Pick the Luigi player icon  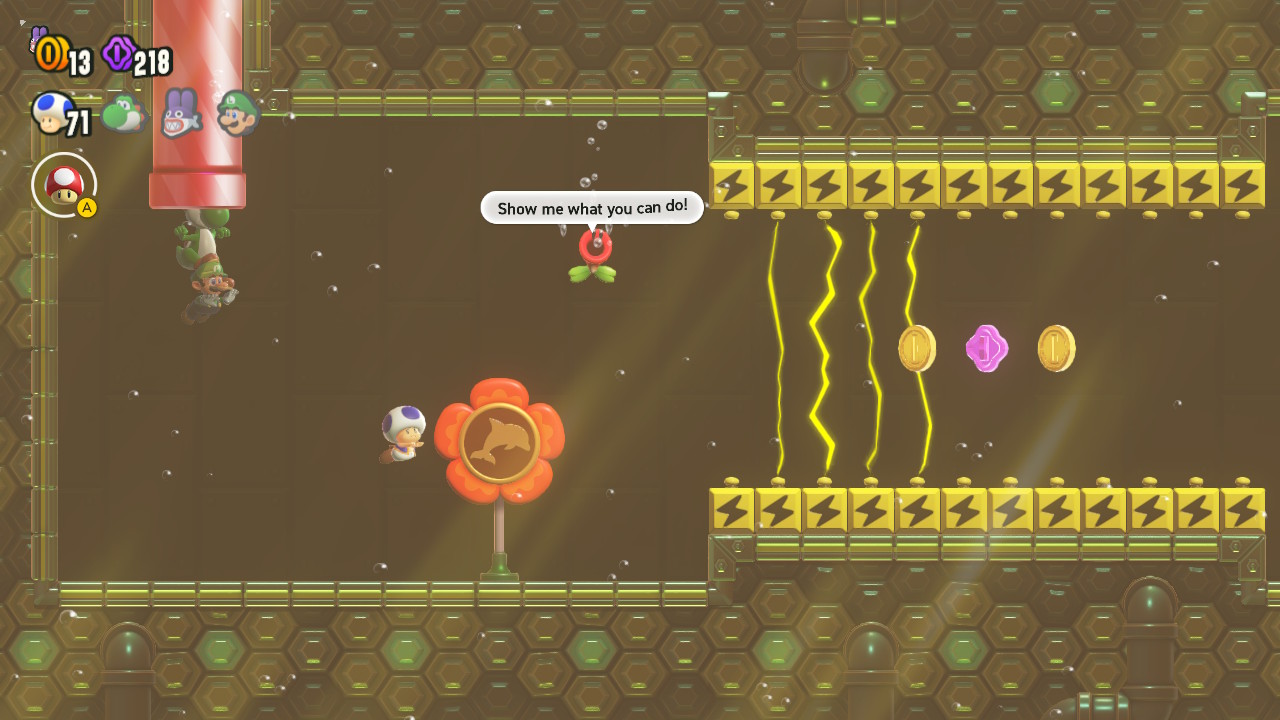(238, 113)
